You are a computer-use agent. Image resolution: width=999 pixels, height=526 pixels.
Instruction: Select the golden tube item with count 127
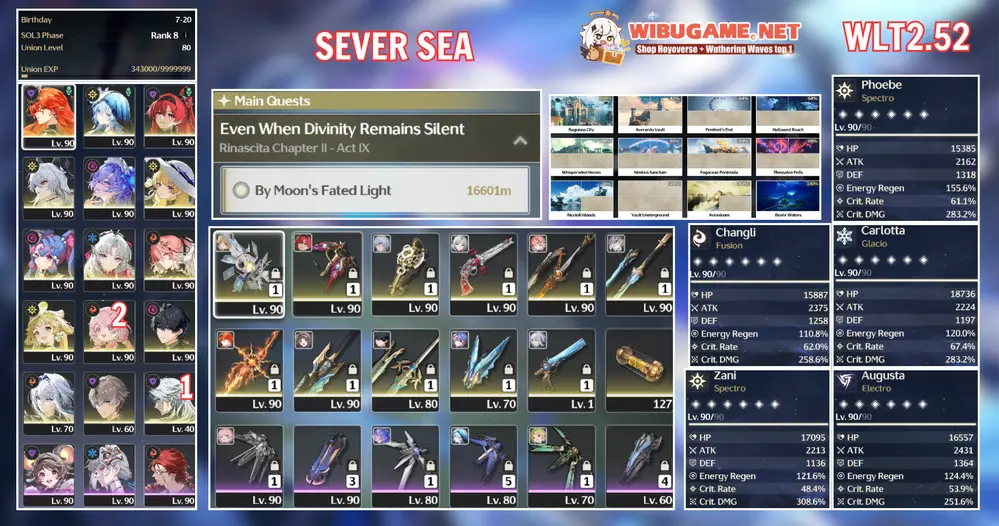pos(638,369)
